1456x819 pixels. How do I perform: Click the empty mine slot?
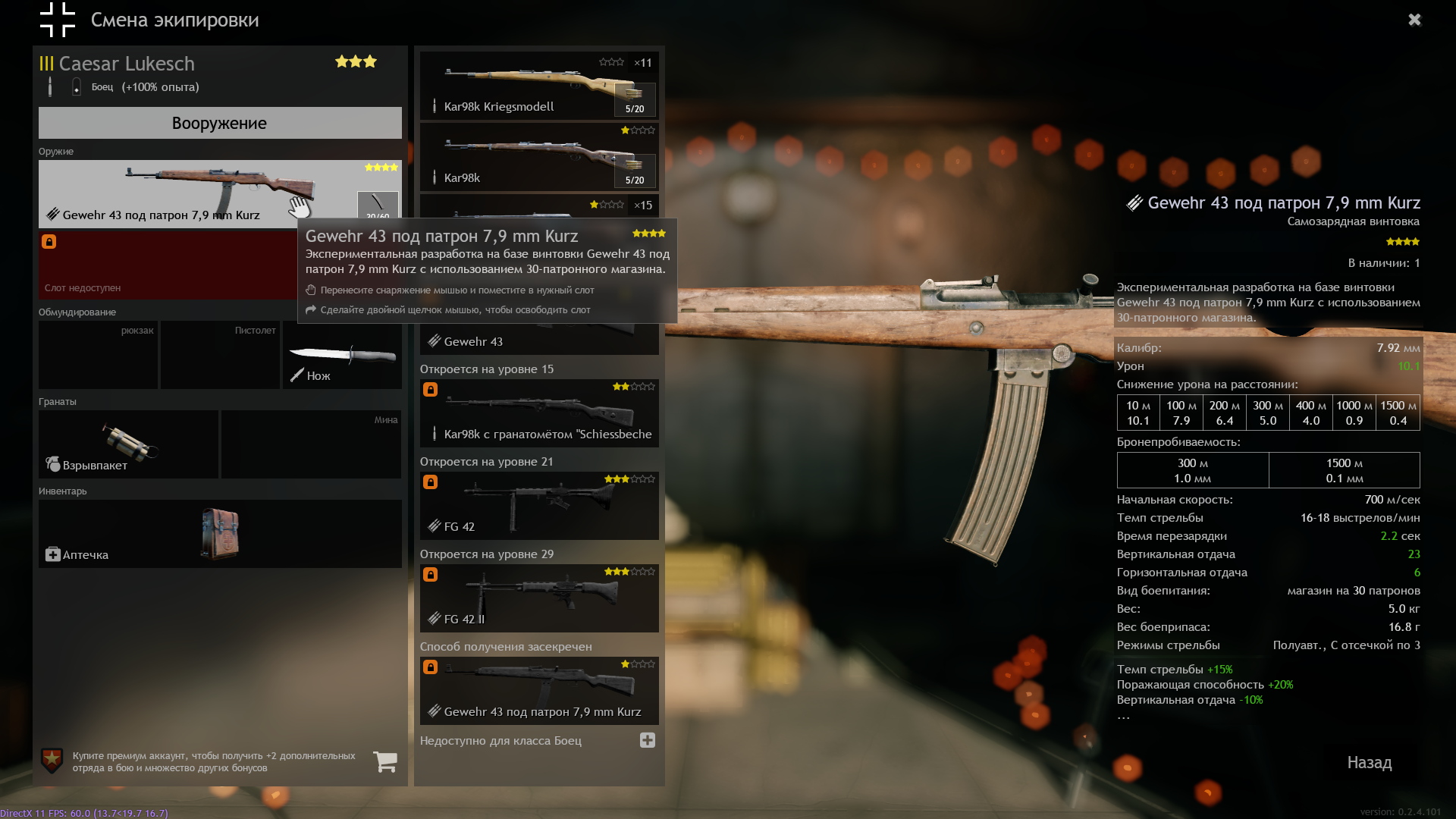pos(311,444)
